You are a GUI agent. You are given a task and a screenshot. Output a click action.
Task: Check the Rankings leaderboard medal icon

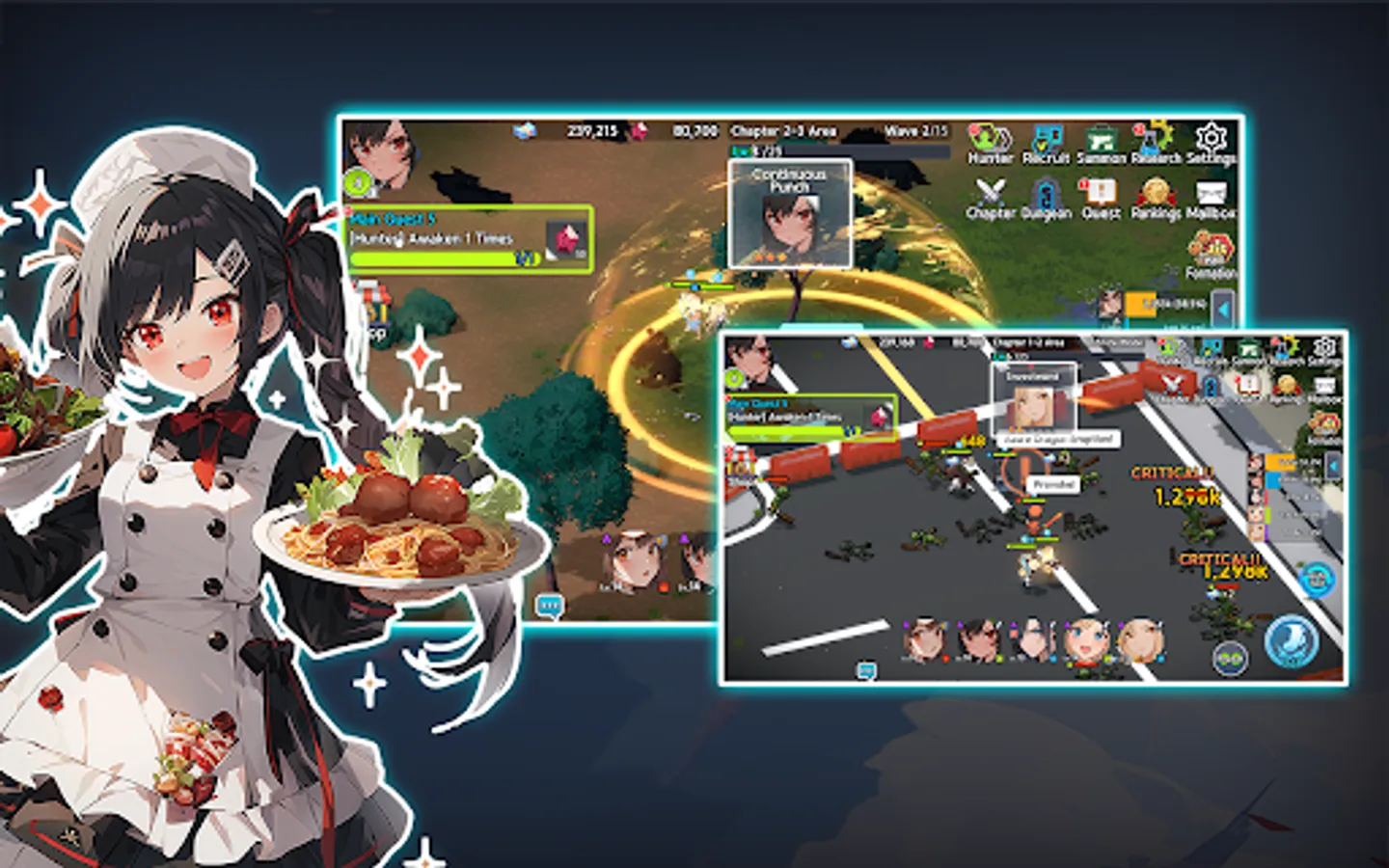pos(1155,193)
